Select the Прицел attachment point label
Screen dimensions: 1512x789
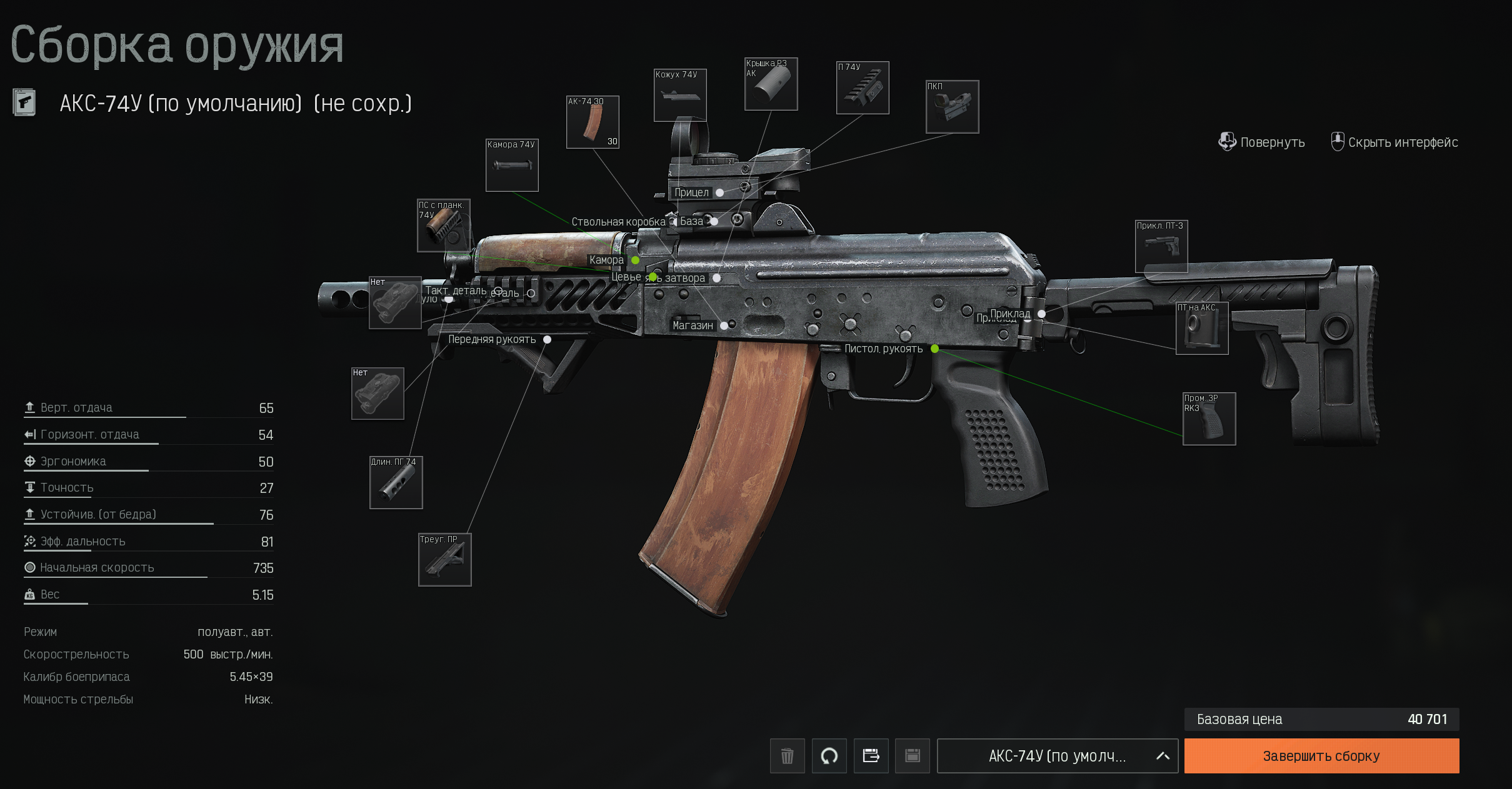click(691, 192)
